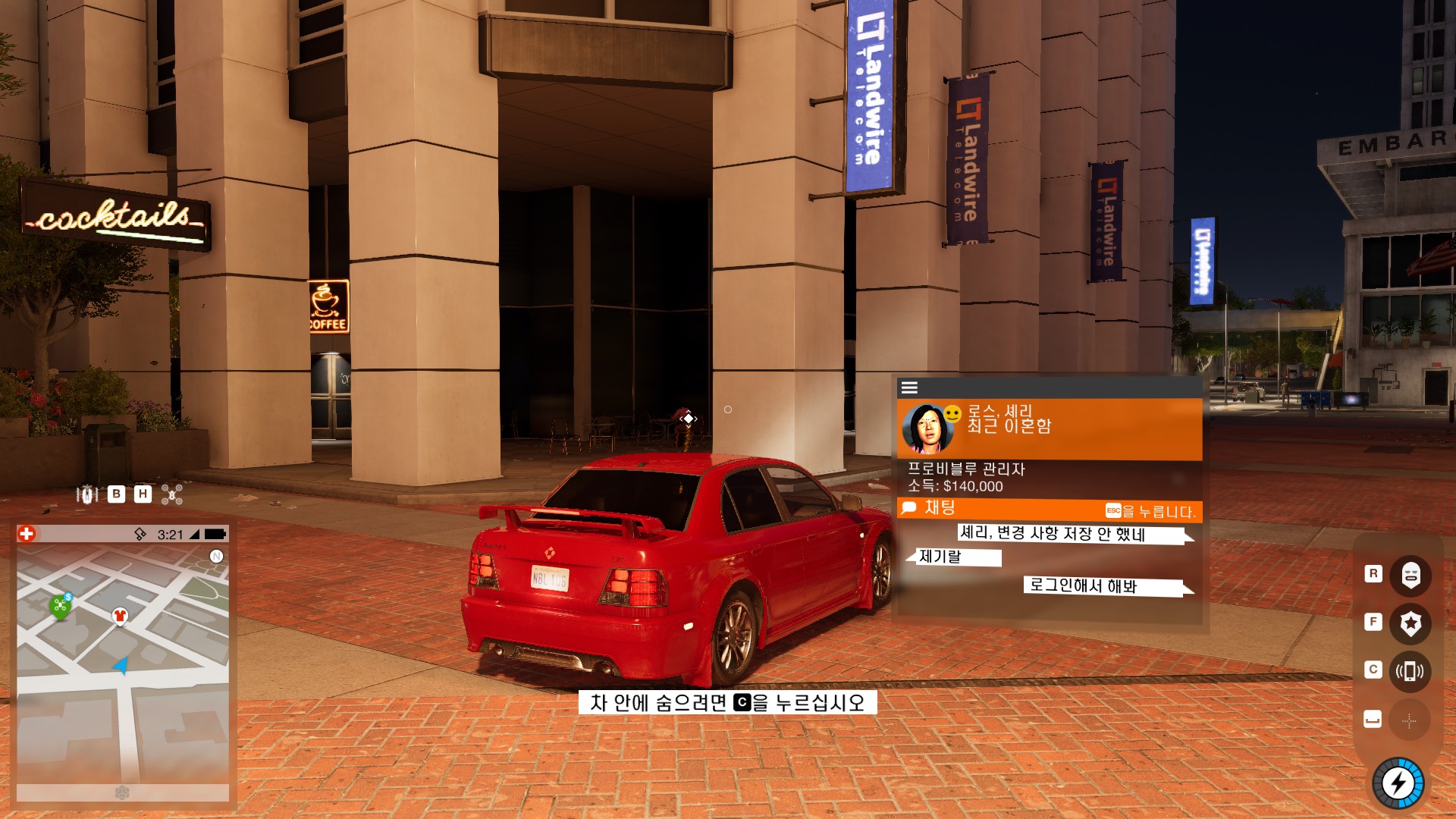The height and width of the screenshot is (819, 1456).
Task: Select the profiled person's portrait
Action: pos(927,429)
